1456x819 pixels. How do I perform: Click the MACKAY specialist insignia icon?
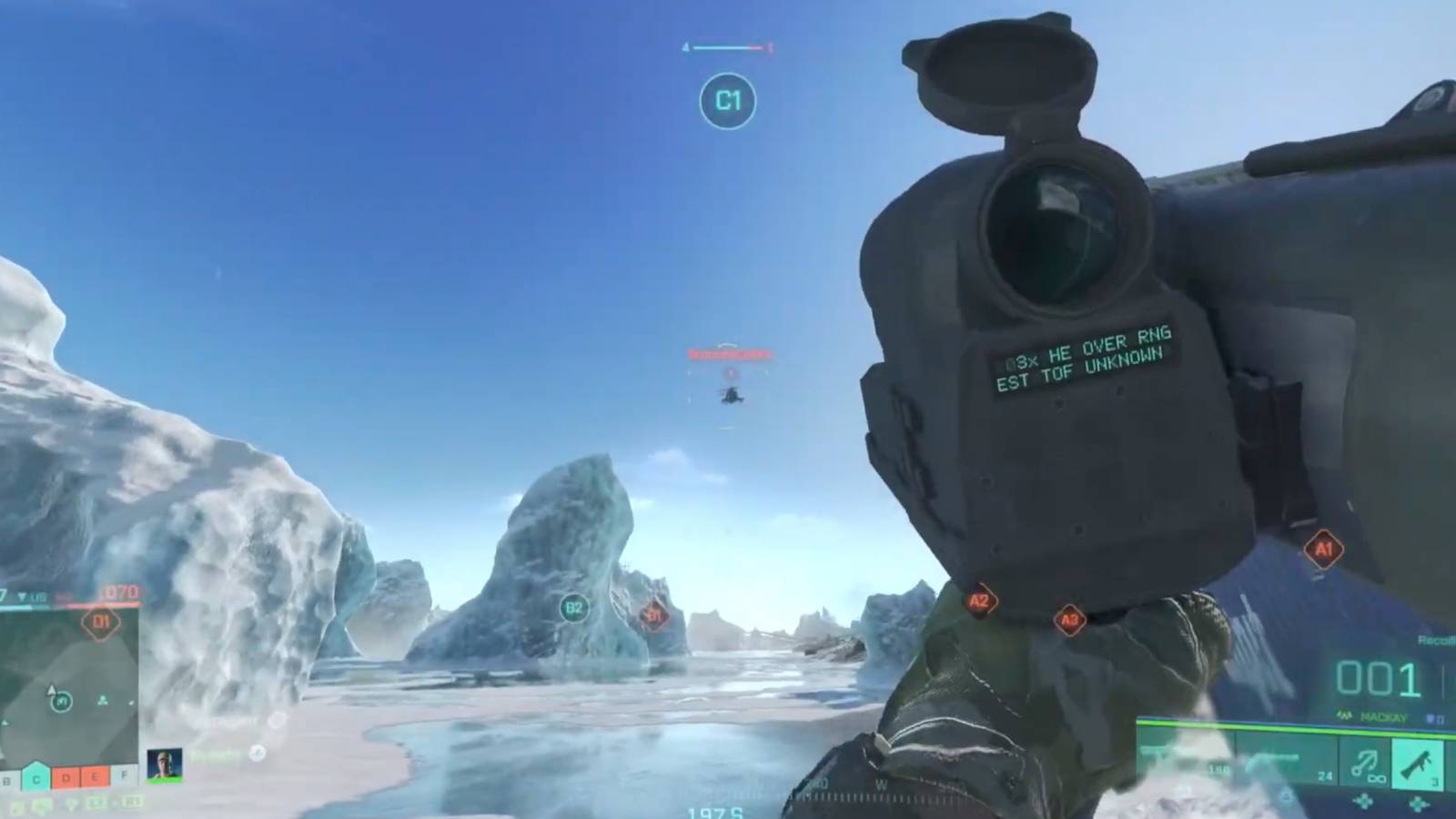(1343, 717)
